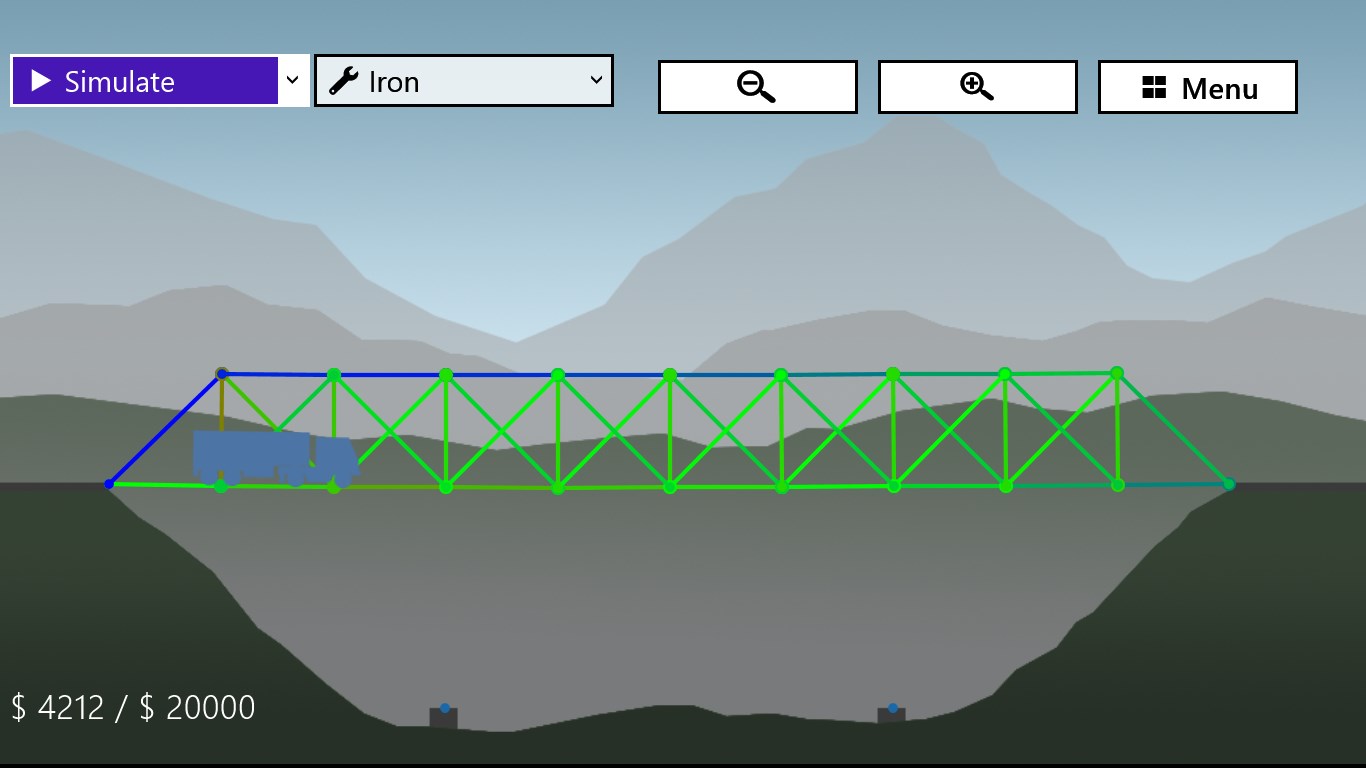Image resolution: width=1366 pixels, height=768 pixels.
Task: Click the rightmost node on the right bank
Action: click(1228, 484)
